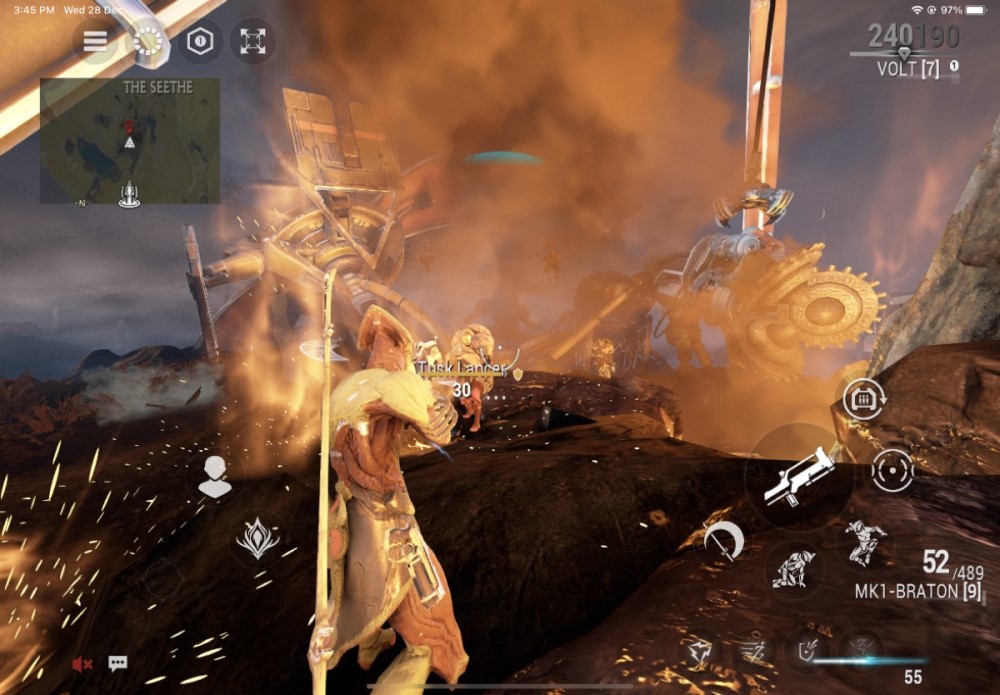The width and height of the screenshot is (1000, 695).
Task: Open the hamburger main menu
Action: tap(95, 41)
